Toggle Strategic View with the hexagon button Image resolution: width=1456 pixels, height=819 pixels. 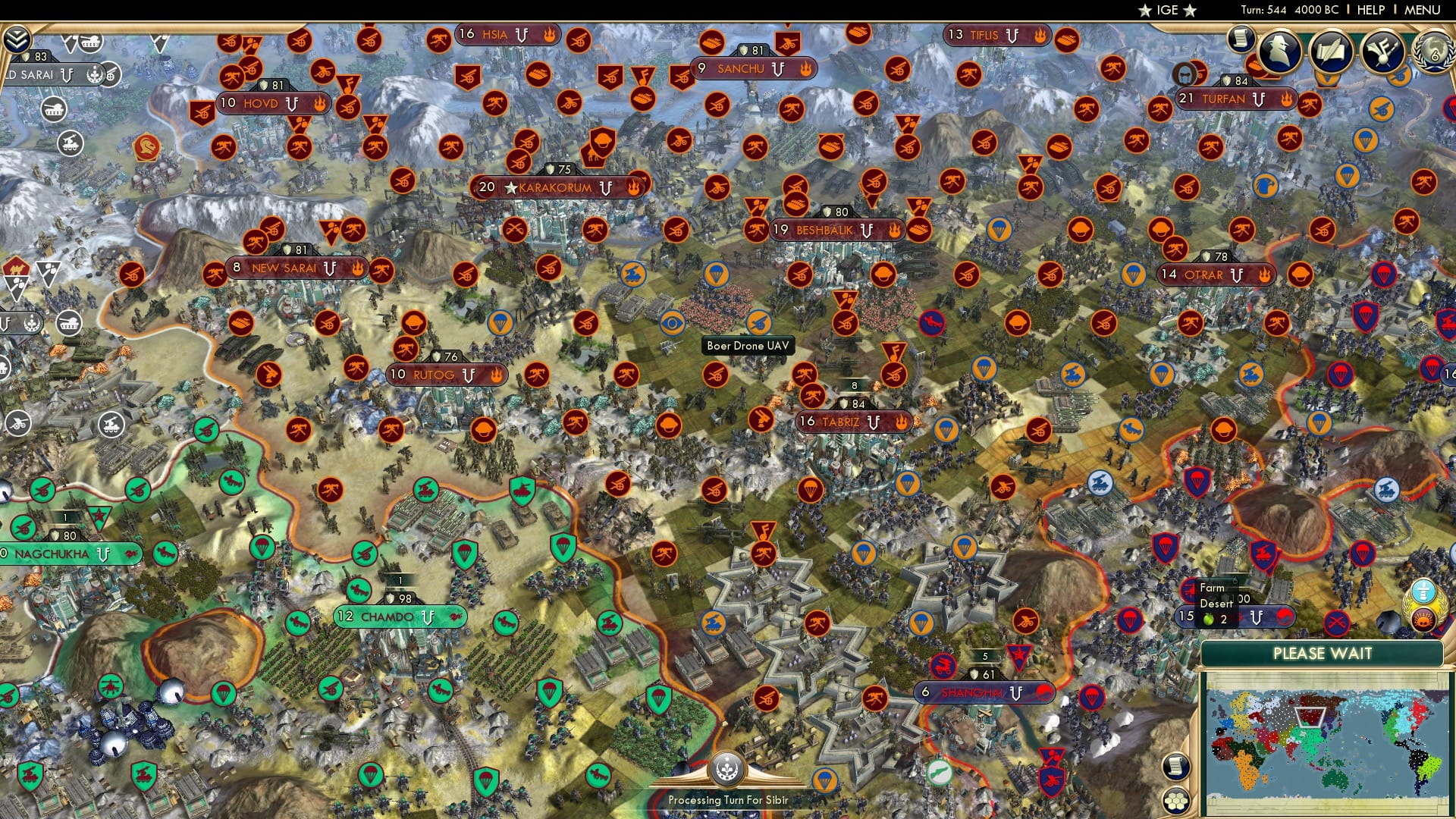pos(1175,802)
